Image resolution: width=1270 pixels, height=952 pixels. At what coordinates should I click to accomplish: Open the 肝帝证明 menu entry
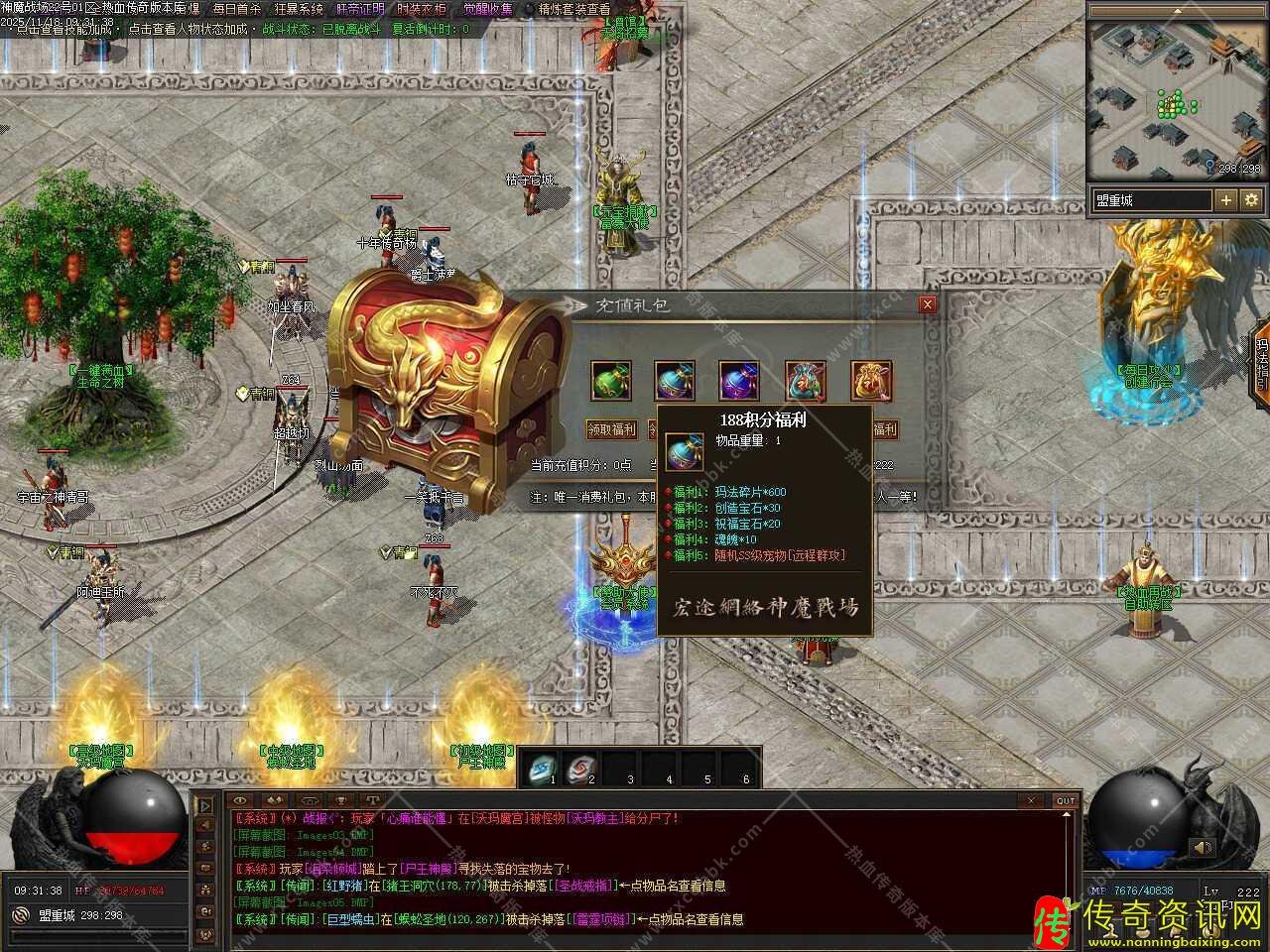[360, 9]
